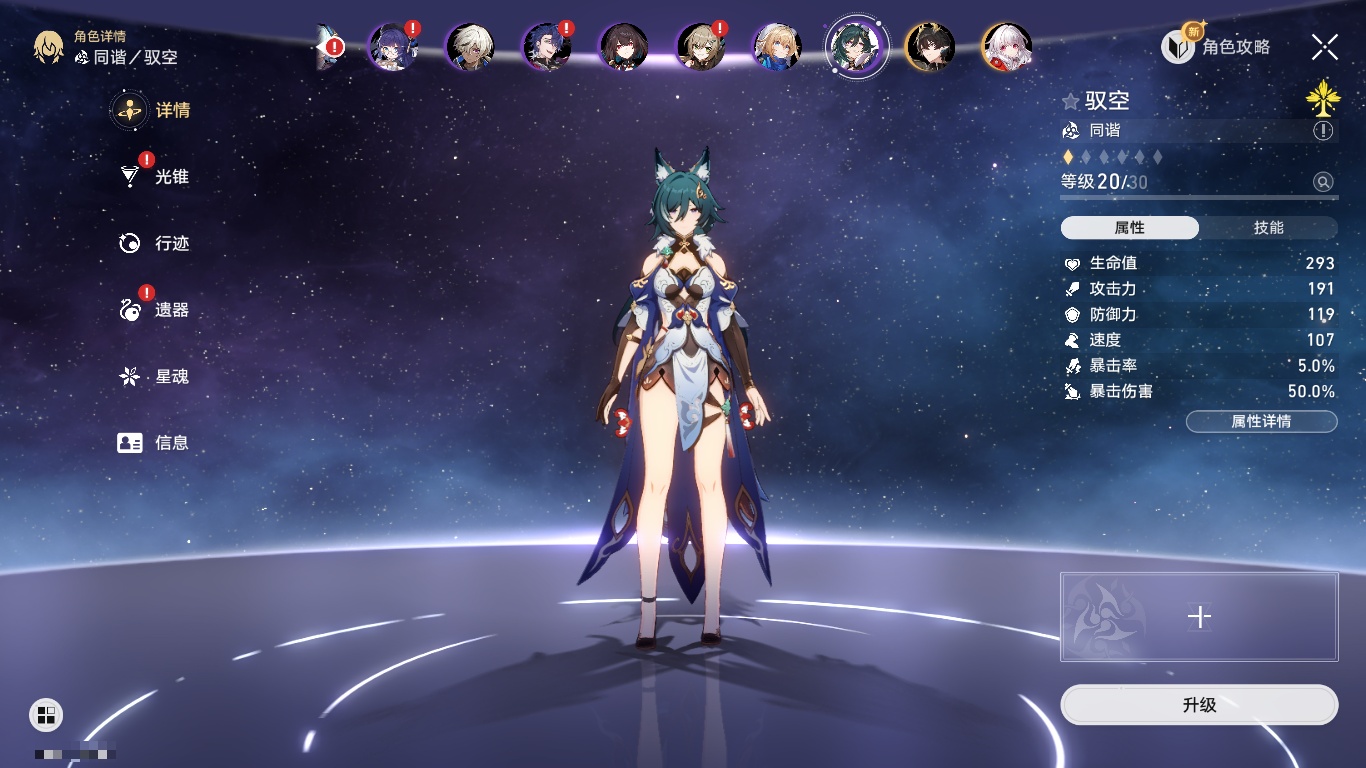Select the white-haired red-outfit character portrait
This screenshot has width=1366, height=768.
(x=1006, y=47)
